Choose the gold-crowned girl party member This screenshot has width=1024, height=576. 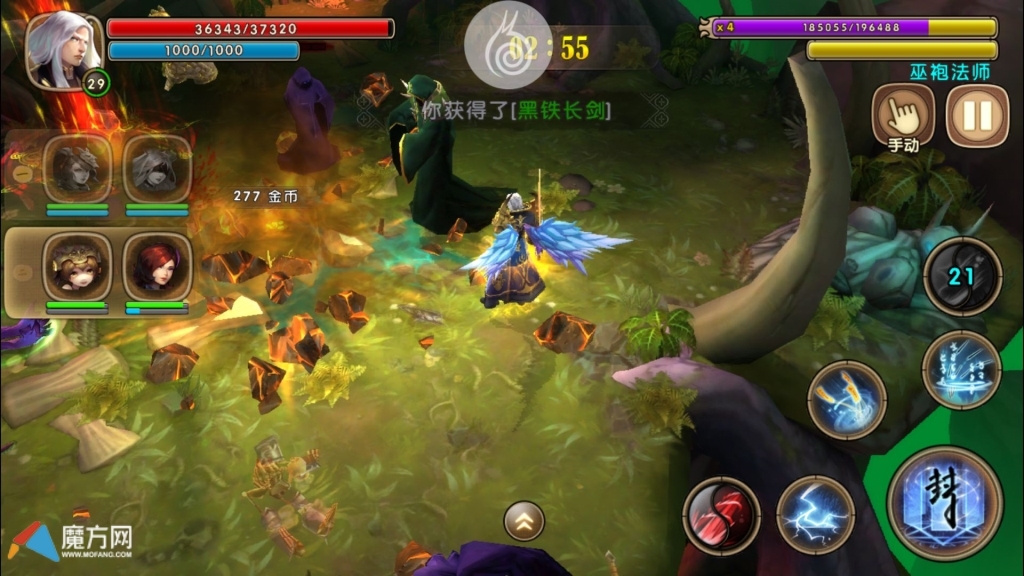pyautogui.click(x=77, y=265)
